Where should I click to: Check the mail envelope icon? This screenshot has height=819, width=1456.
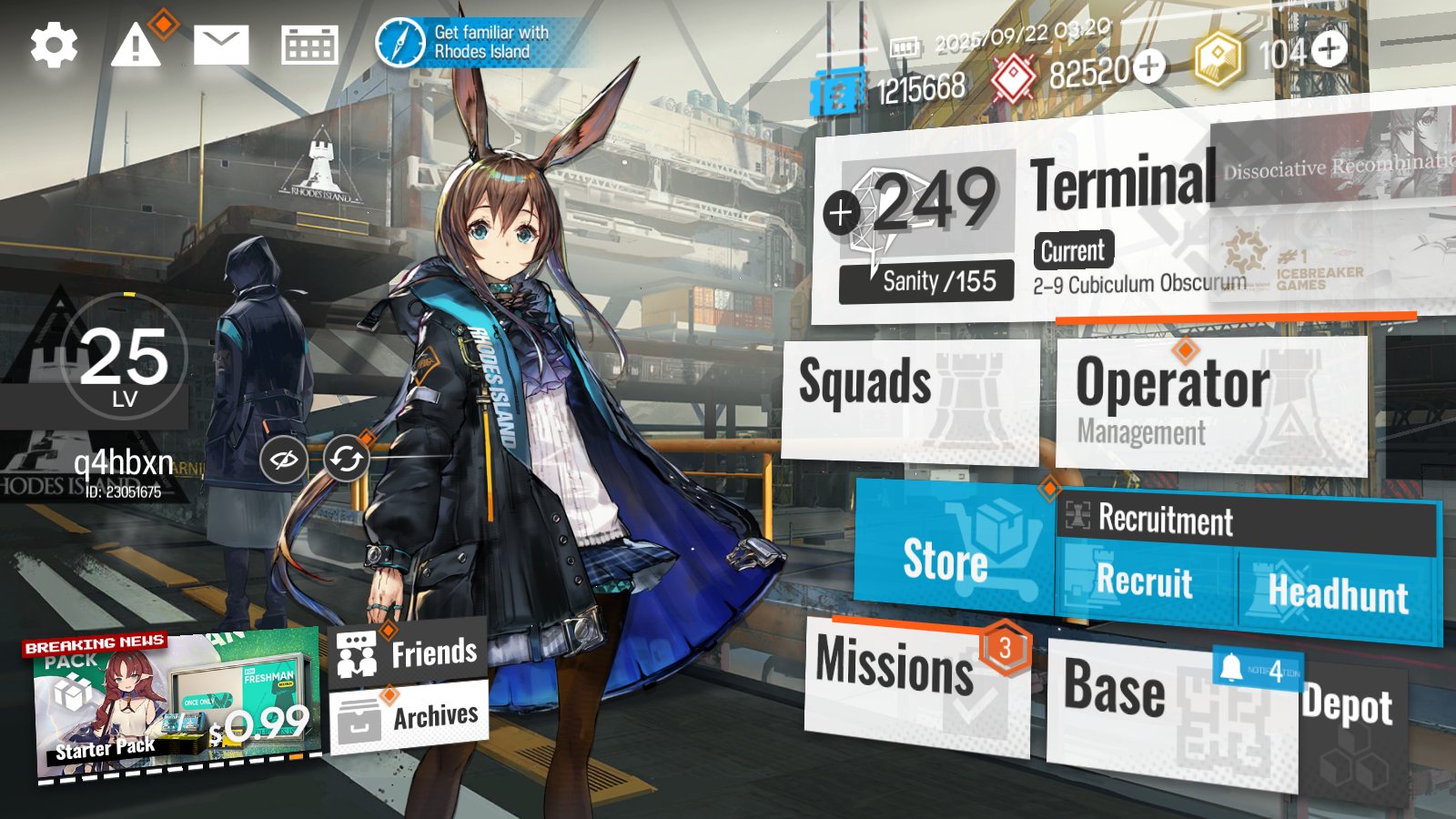coord(221,45)
